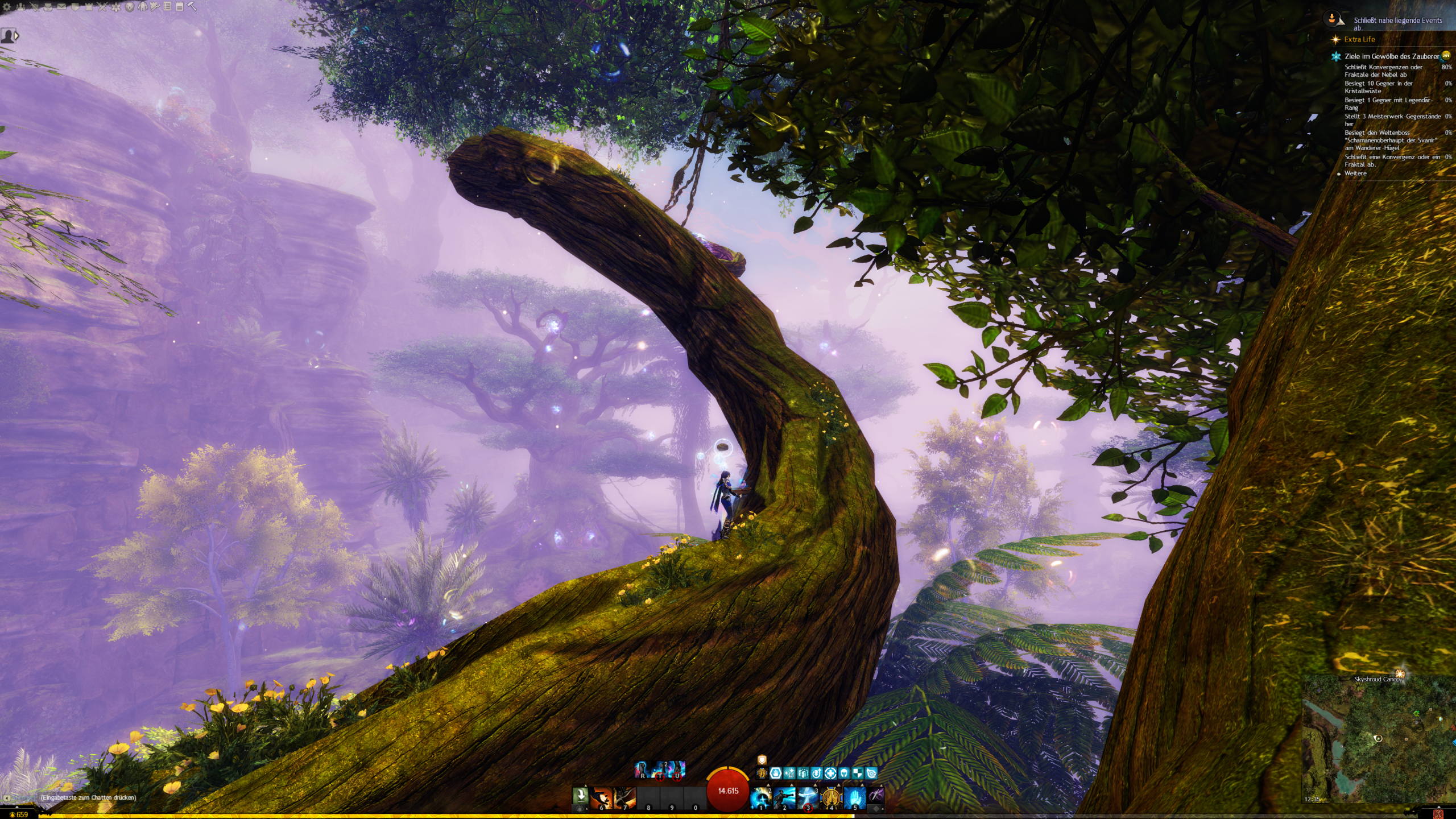Open the Wizard's Vault star icon
This screenshot has width=1456, height=819.
point(116,7)
